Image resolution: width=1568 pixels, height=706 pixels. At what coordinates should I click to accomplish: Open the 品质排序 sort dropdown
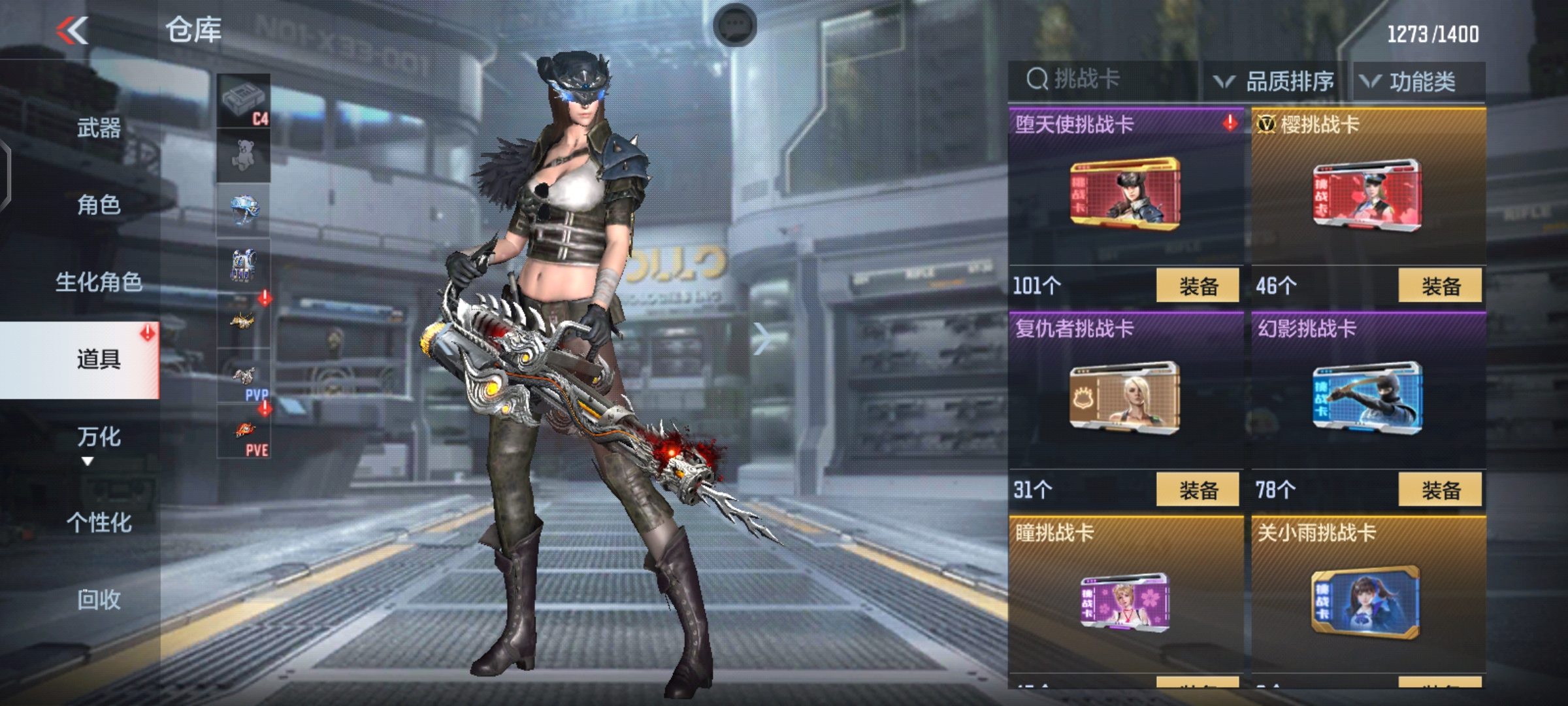pyautogui.click(x=1274, y=82)
